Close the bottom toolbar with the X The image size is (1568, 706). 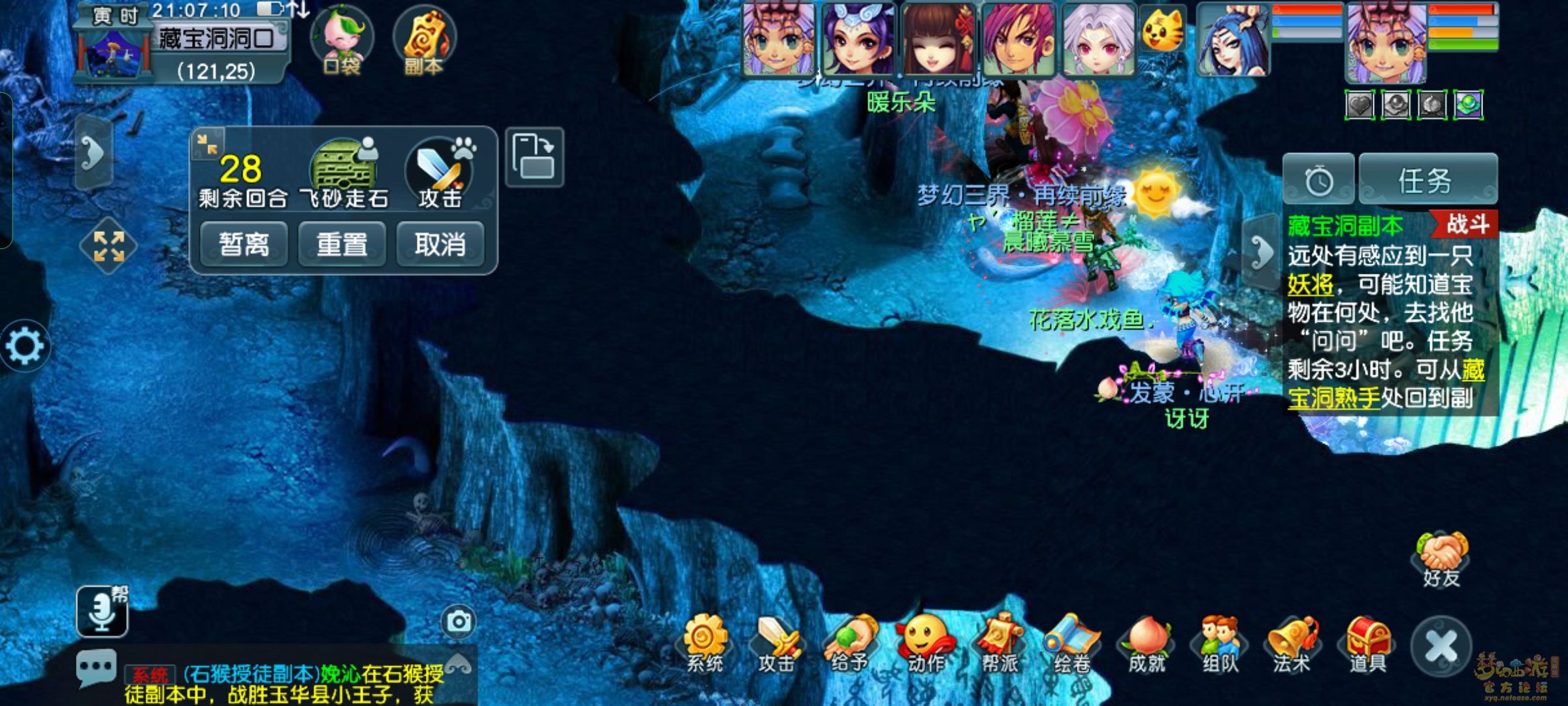[1441, 647]
